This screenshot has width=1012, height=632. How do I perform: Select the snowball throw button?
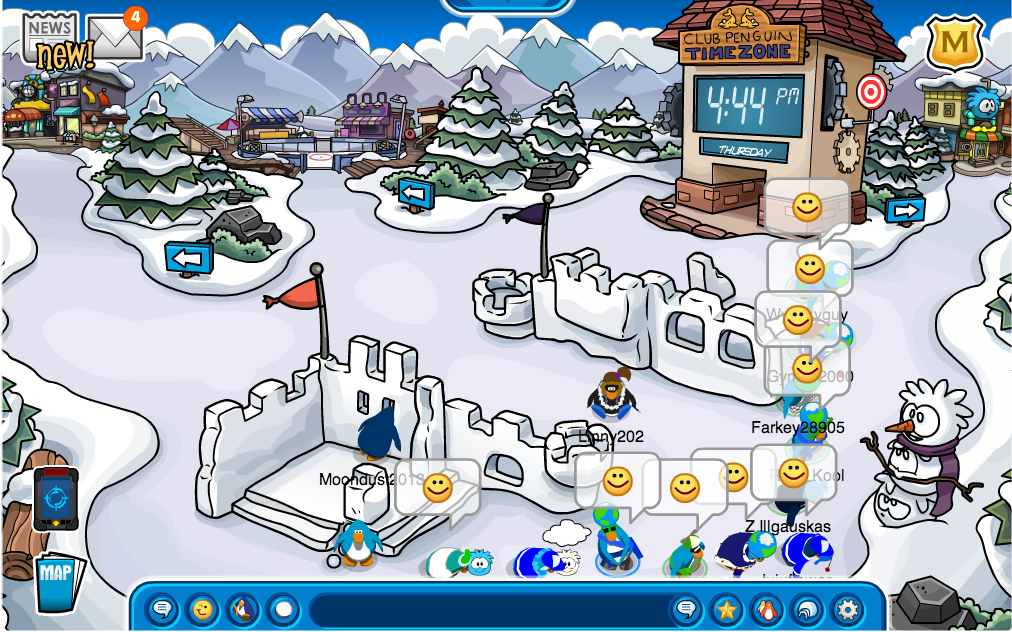(283, 608)
